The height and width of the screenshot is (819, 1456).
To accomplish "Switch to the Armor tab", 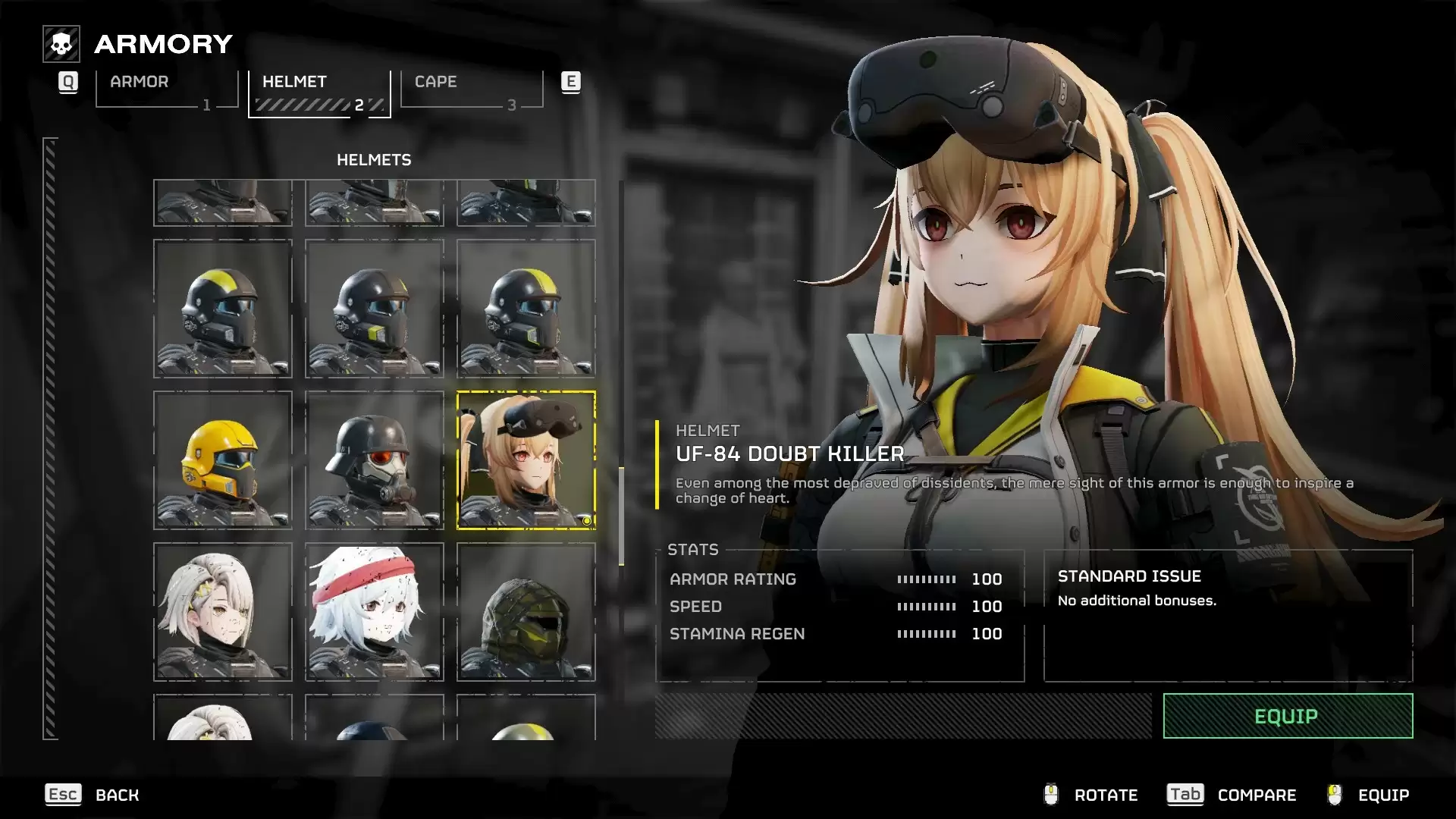I will (x=167, y=90).
